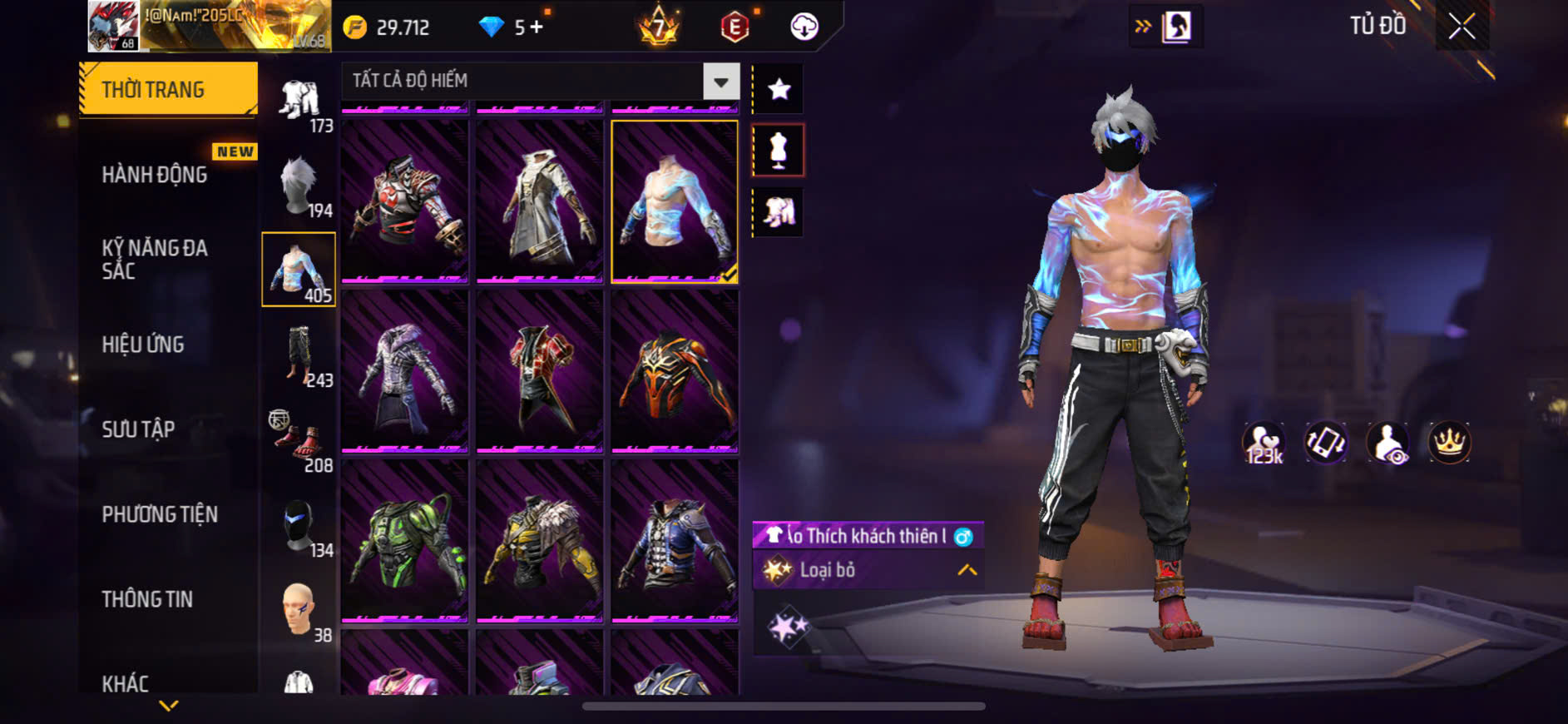Open the shoes category with 208 items
The height and width of the screenshot is (724, 1568).
click(x=299, y=440)
